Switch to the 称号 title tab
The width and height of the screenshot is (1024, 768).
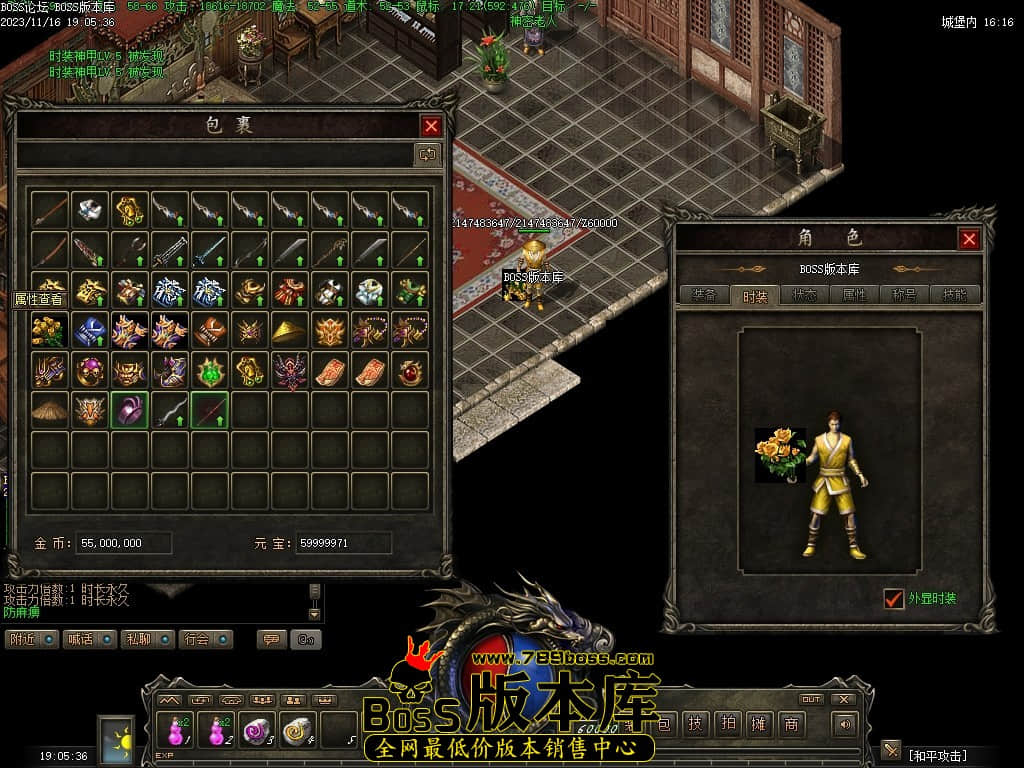[904, 295]
